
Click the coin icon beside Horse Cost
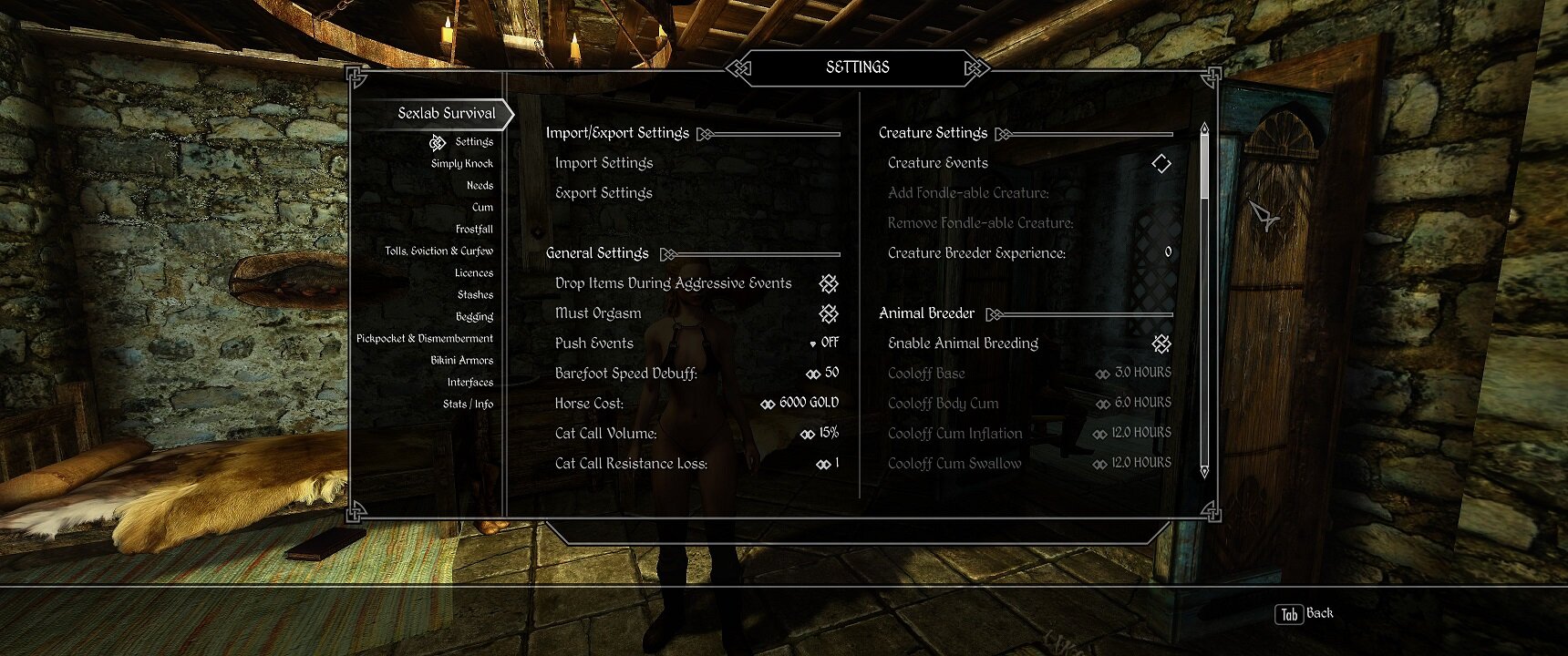tap(767, 403)
